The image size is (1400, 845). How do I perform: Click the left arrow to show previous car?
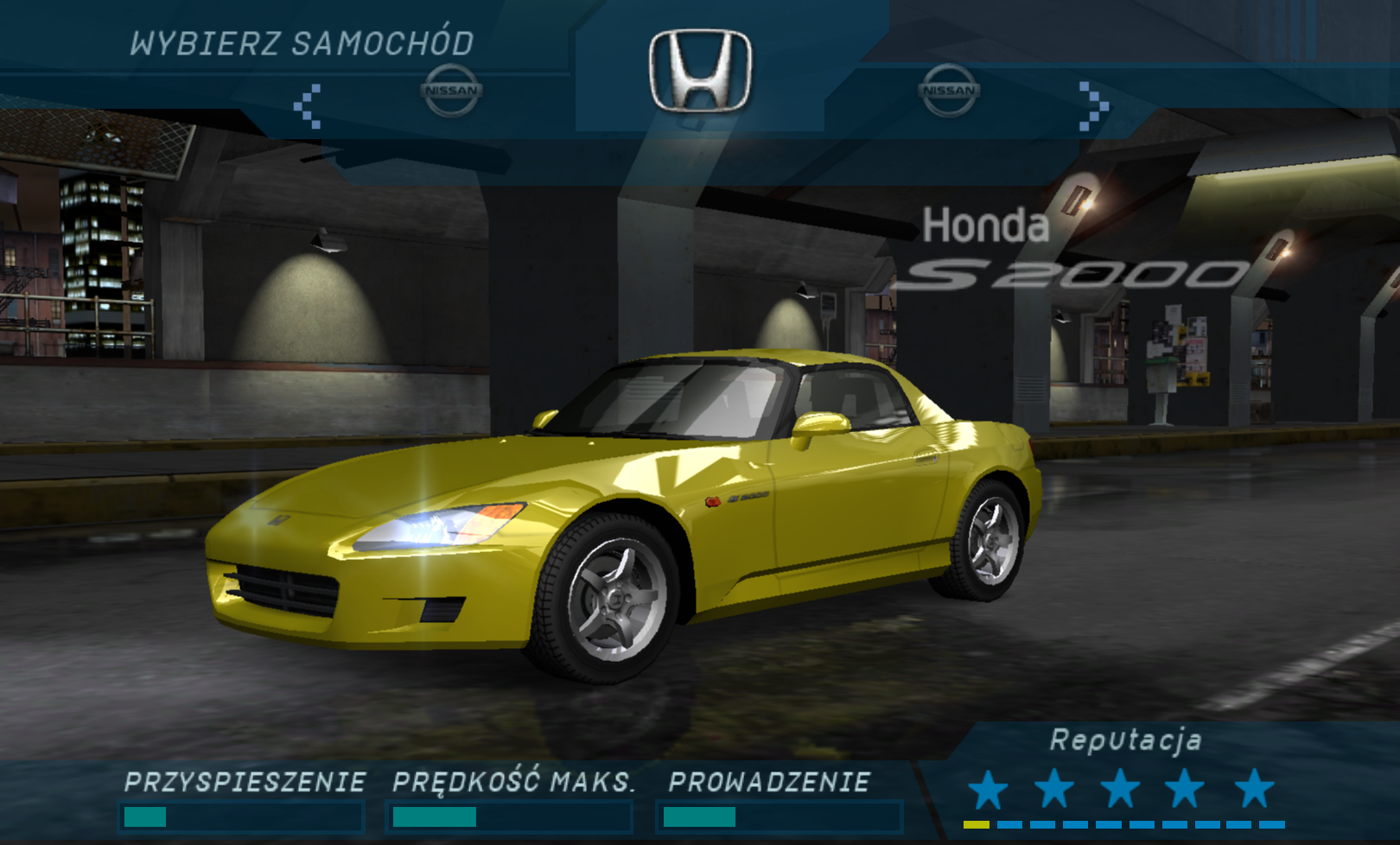coord(308,106)
